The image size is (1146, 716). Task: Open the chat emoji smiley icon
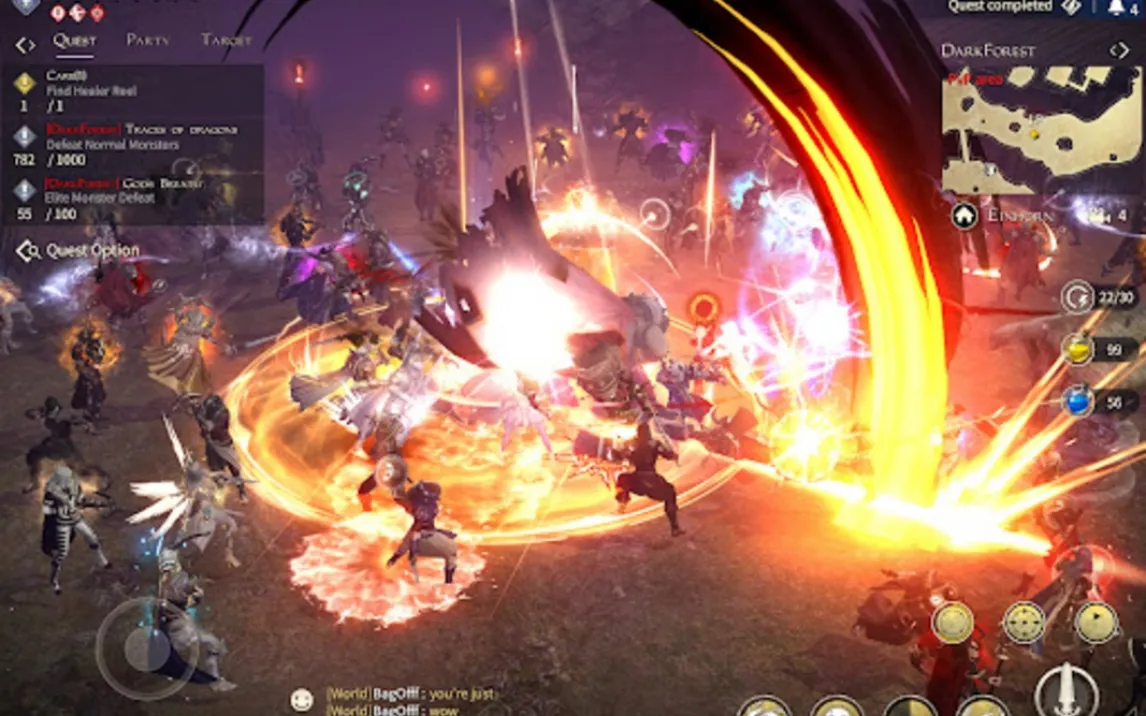click(301, 699)
